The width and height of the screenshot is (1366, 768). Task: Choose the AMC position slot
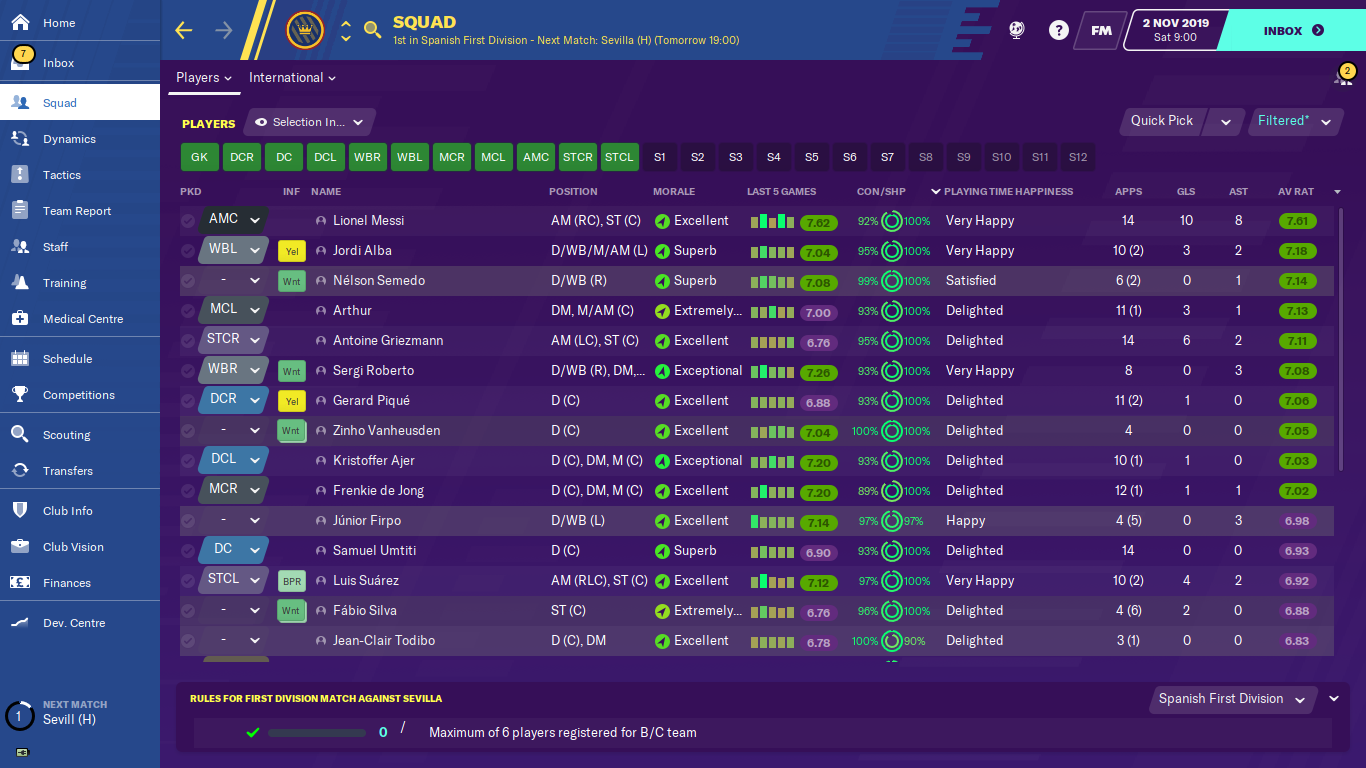[x=536, y=157]
